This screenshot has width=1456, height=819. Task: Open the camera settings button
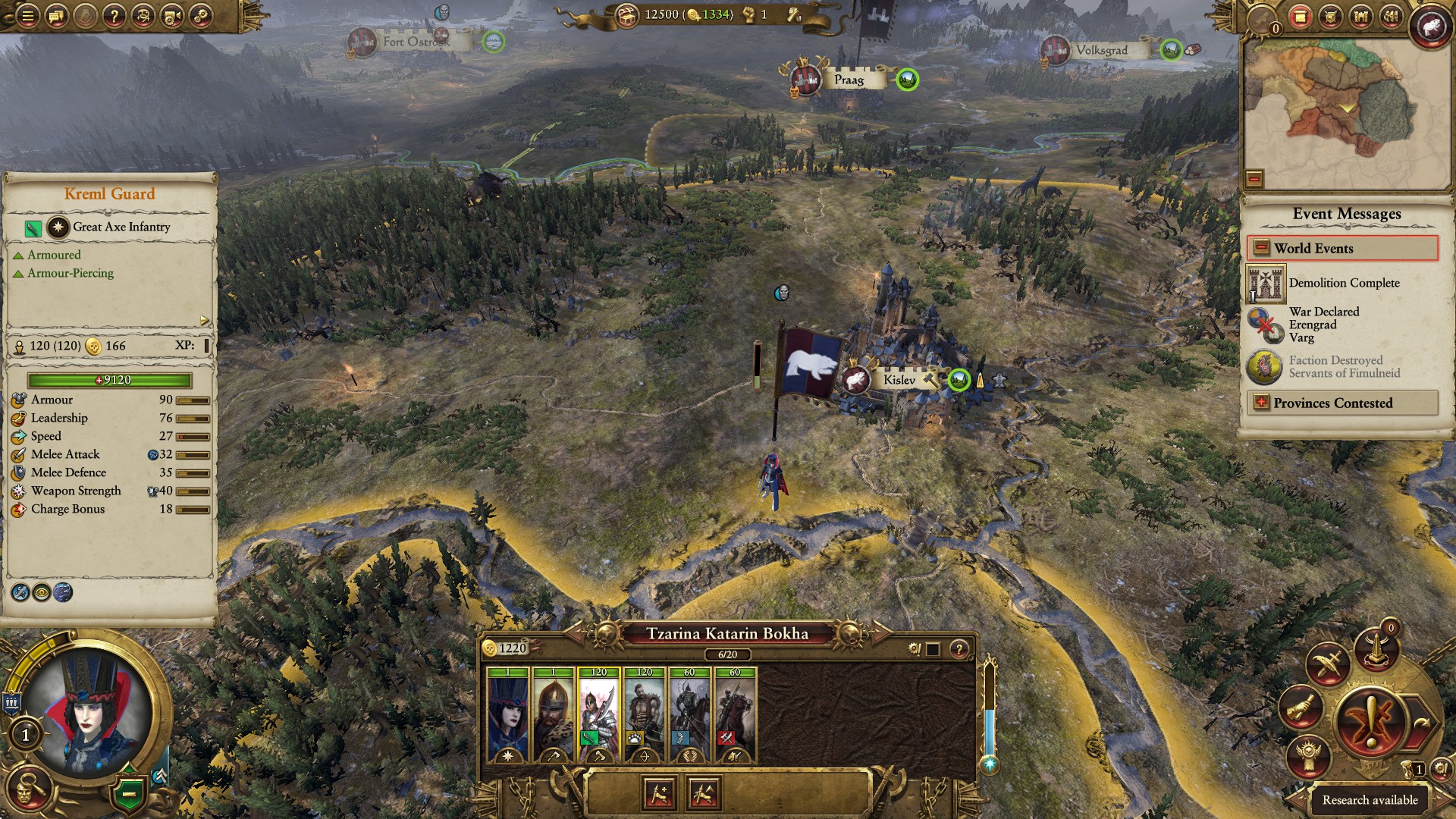click(172, 16)
